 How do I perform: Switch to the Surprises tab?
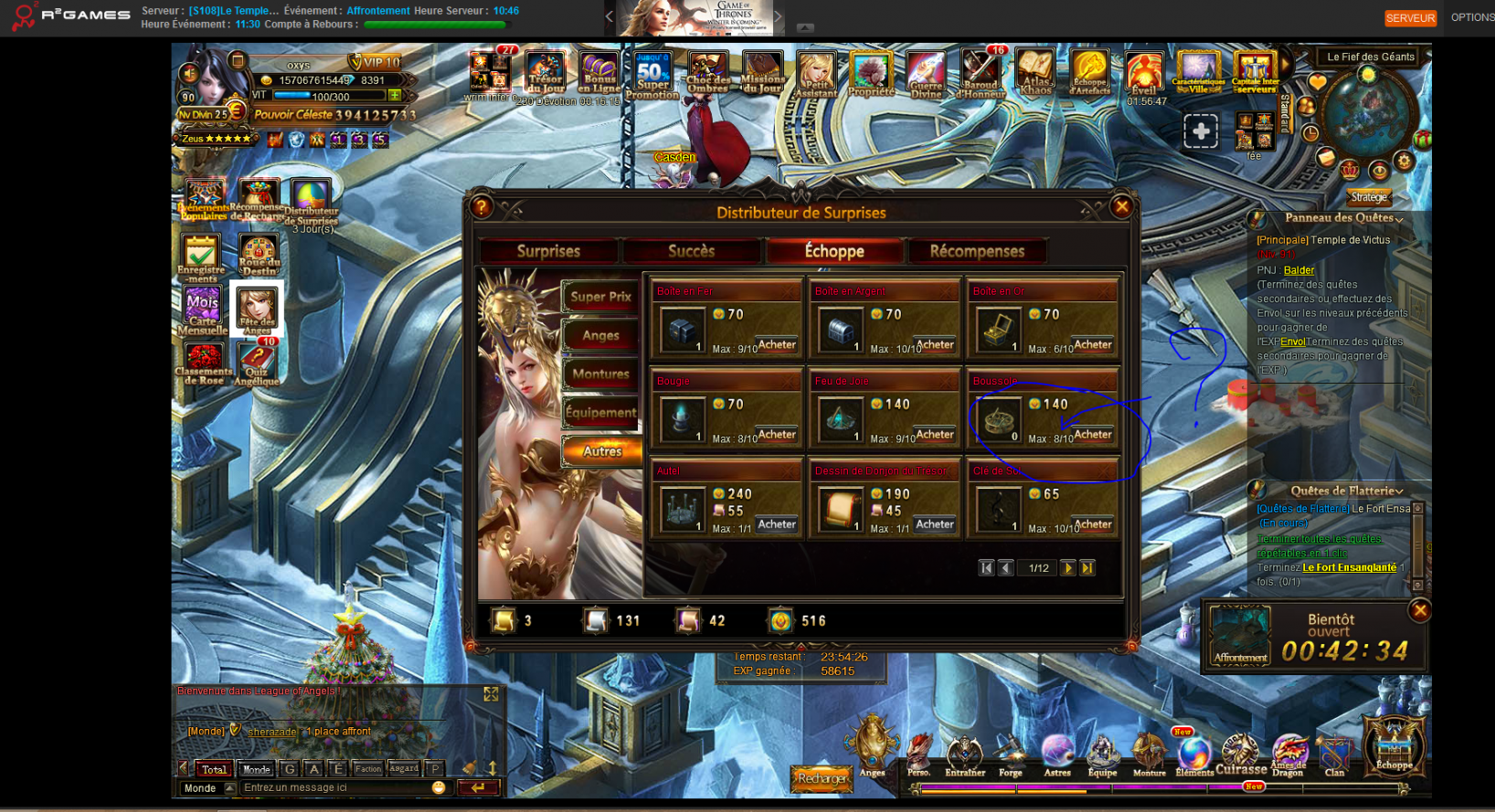pyautogui.click(x=548, y=251)
